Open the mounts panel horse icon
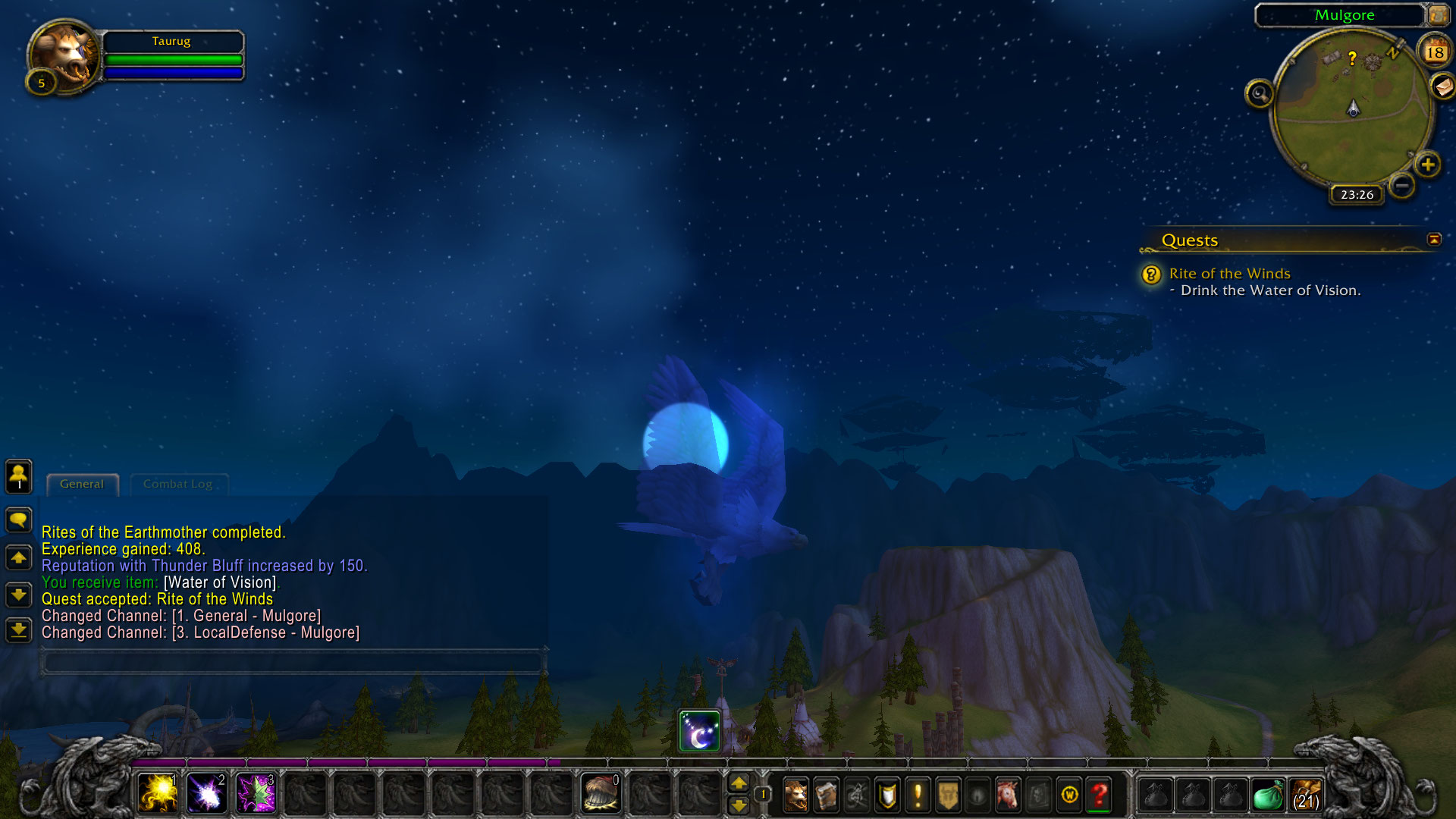The image size is (1456, 819). (x=1008, y=795)
